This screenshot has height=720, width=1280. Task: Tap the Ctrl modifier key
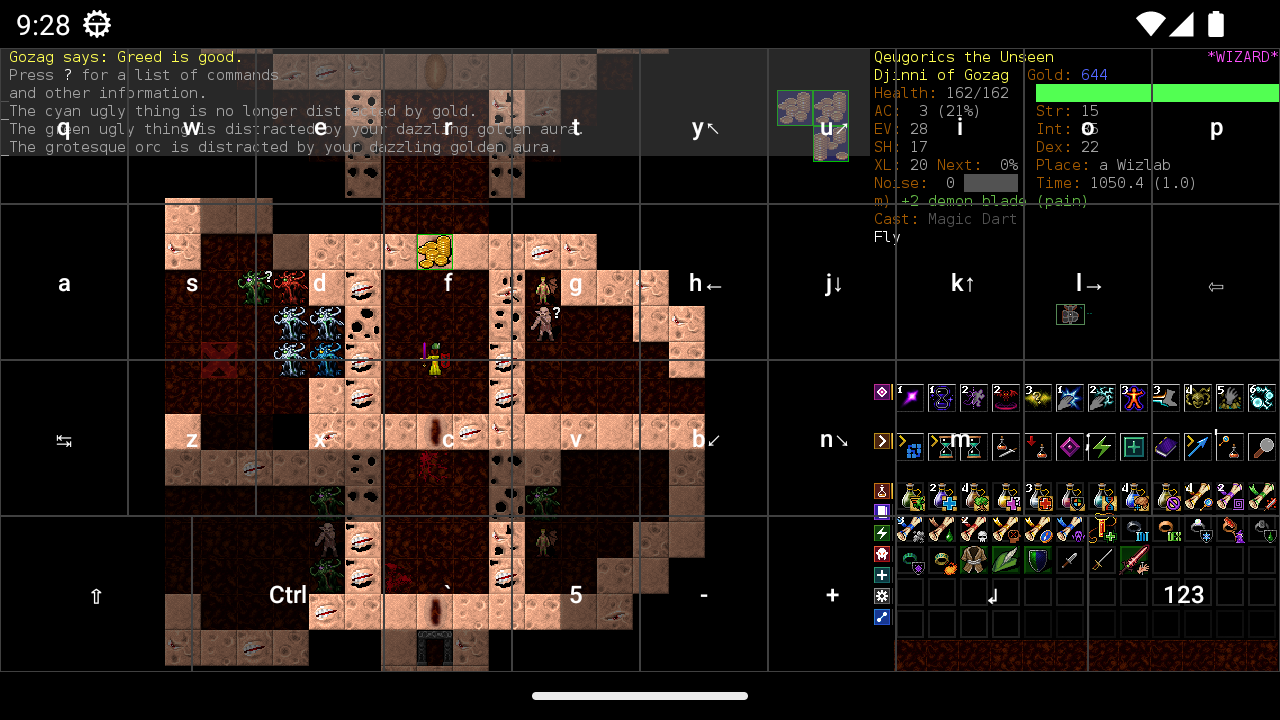point(288,595)
